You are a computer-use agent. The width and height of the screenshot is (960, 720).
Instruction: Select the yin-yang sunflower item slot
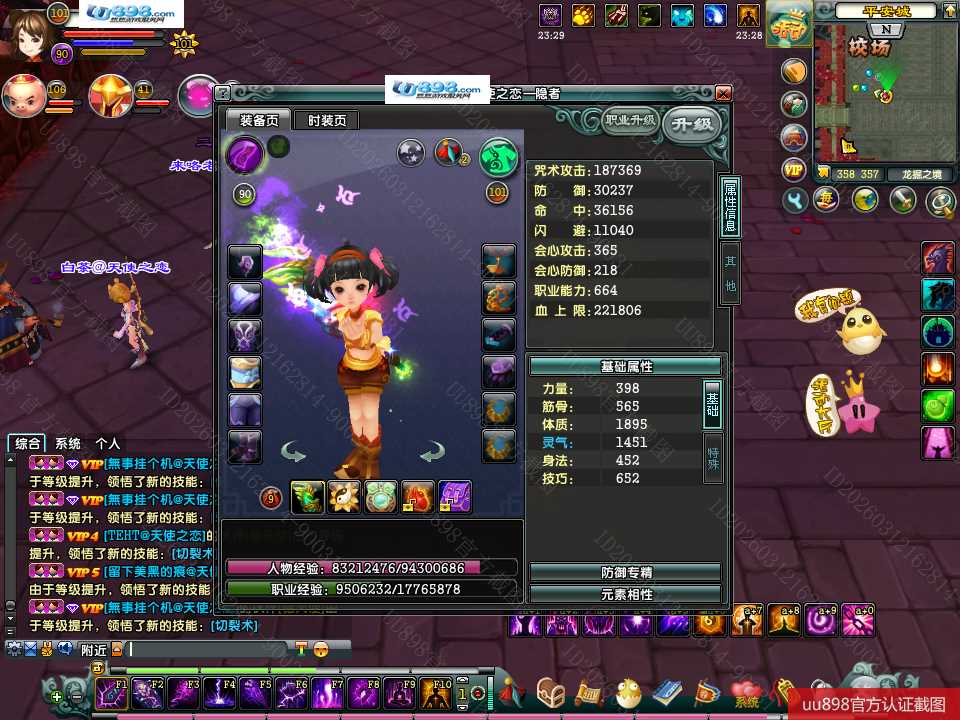pos(344,497)
